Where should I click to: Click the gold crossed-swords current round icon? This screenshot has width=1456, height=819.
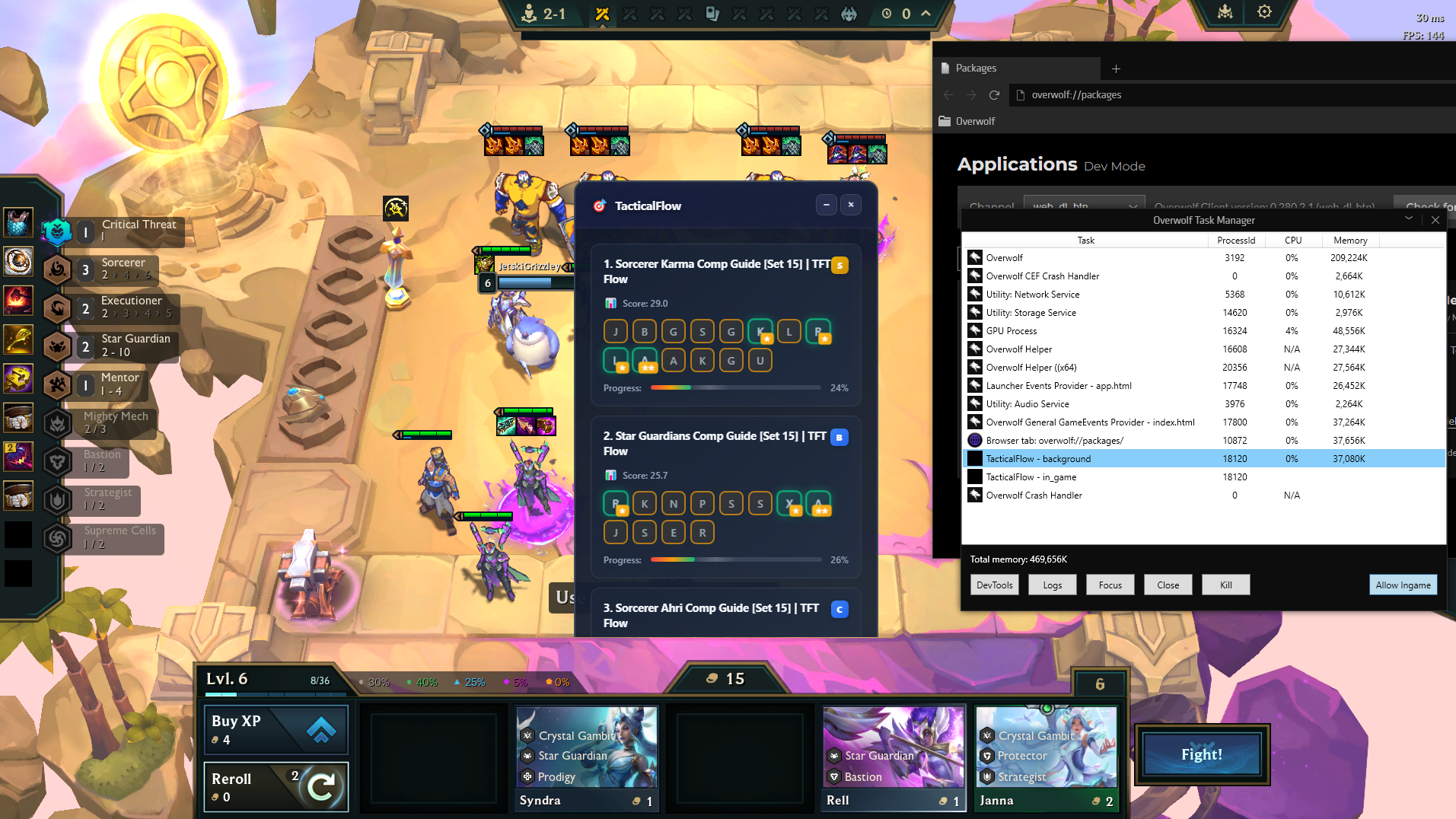(x=603, y=13)
